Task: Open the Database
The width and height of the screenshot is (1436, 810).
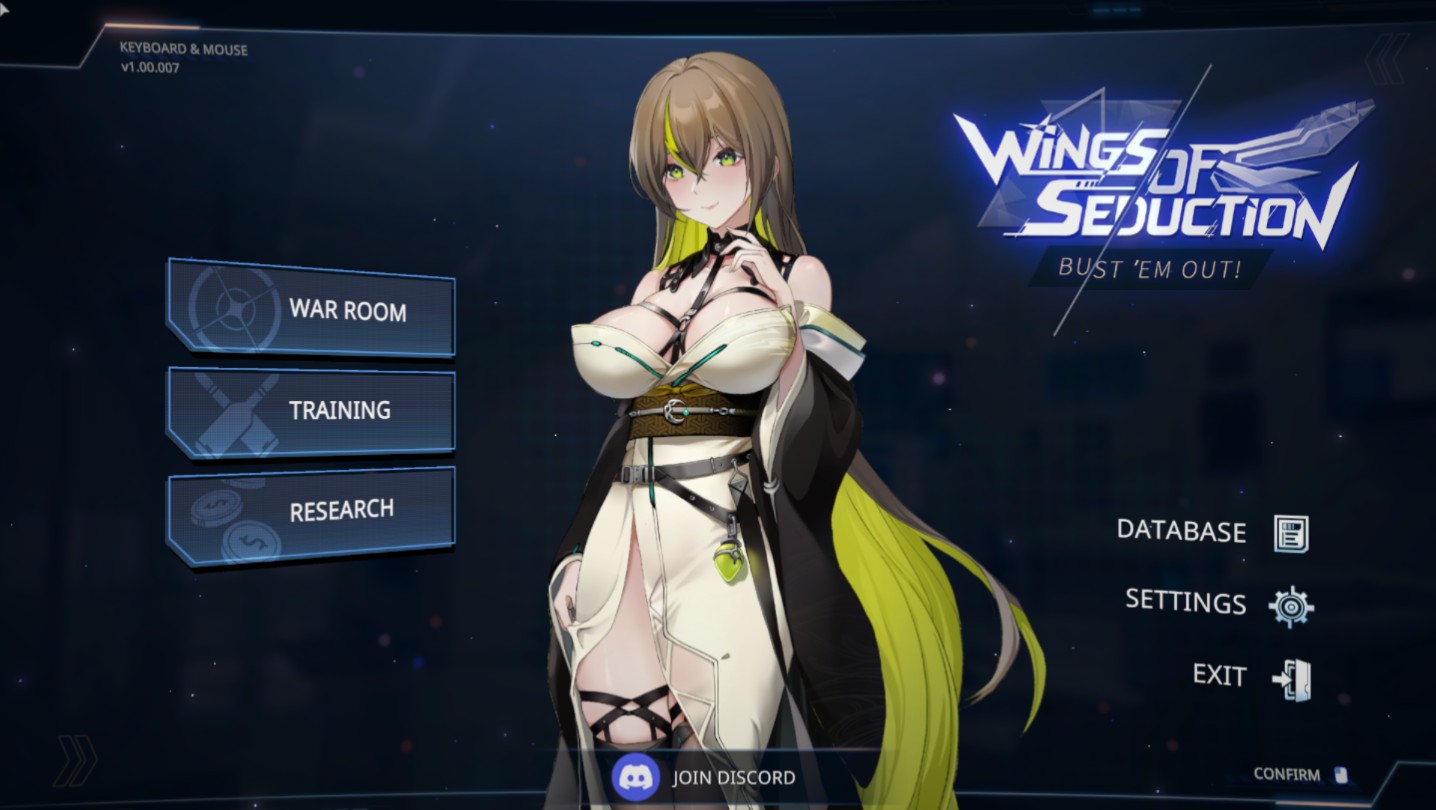Action: [1212, 532]
